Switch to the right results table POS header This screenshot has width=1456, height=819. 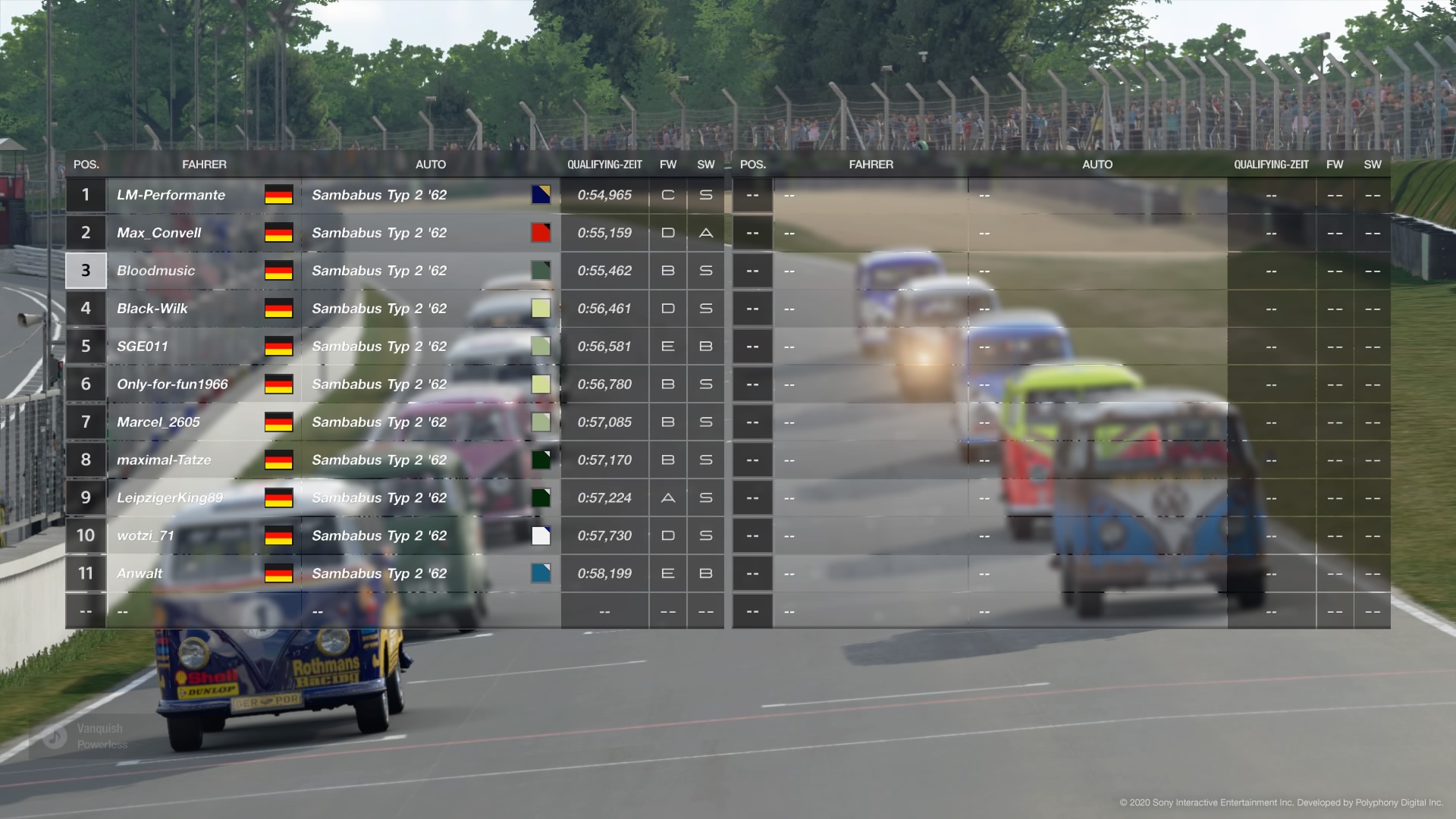[753, 164]
